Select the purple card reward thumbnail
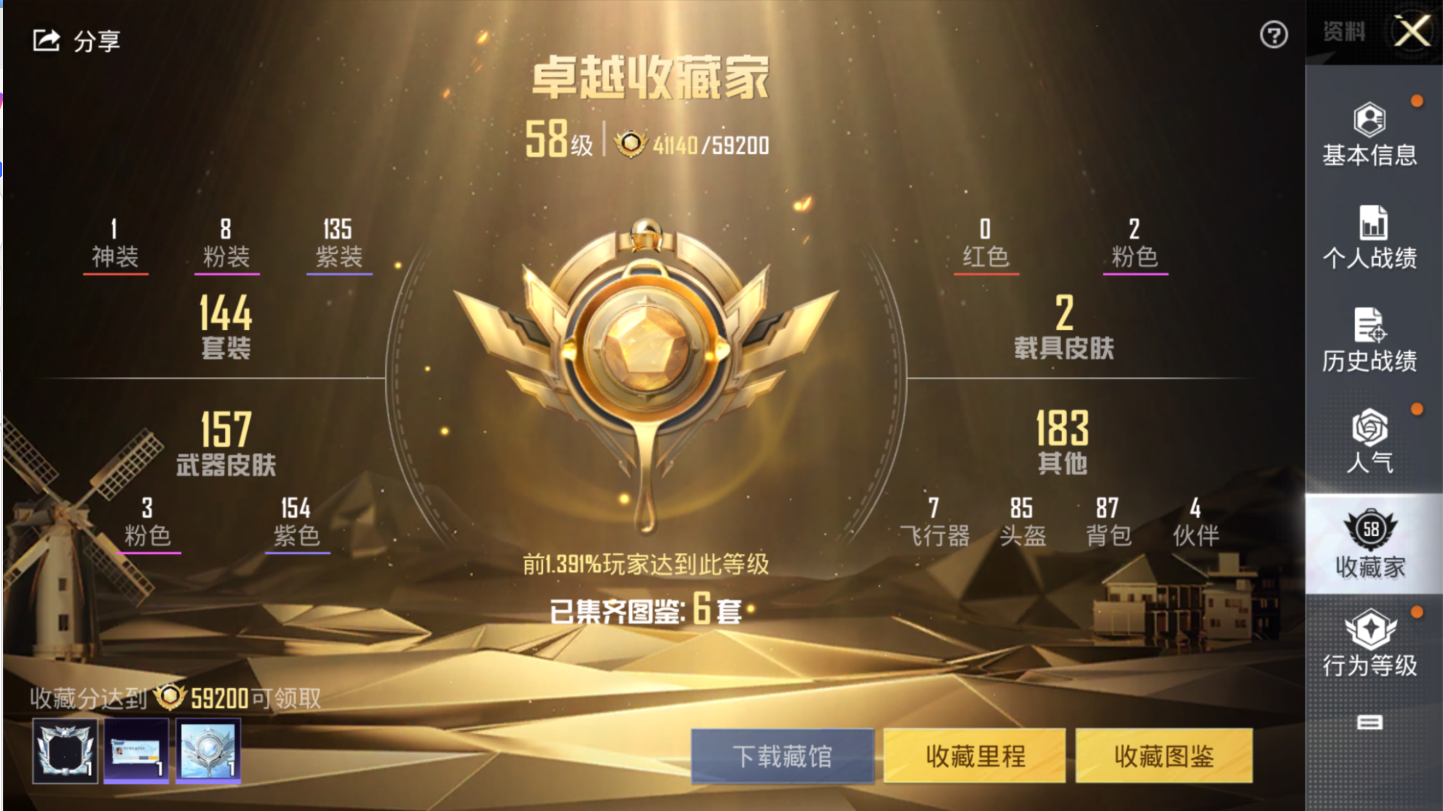1443x811 pixels. (x=136, y=750)
